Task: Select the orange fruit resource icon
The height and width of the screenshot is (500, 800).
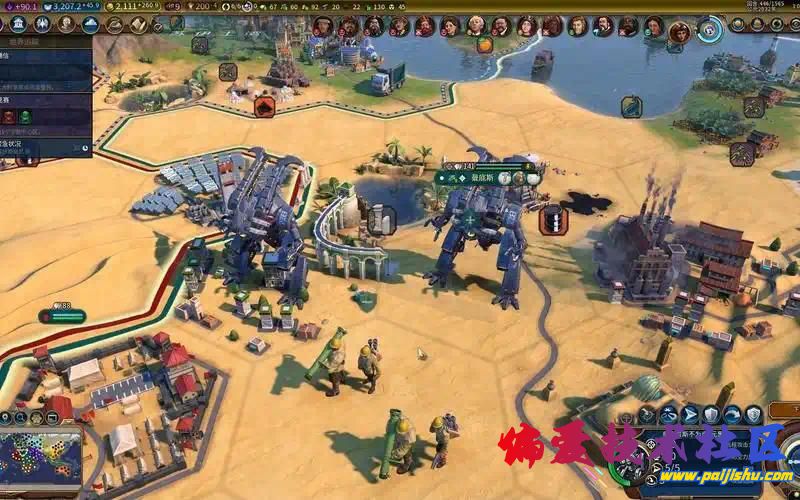Action: coord(484,44)
